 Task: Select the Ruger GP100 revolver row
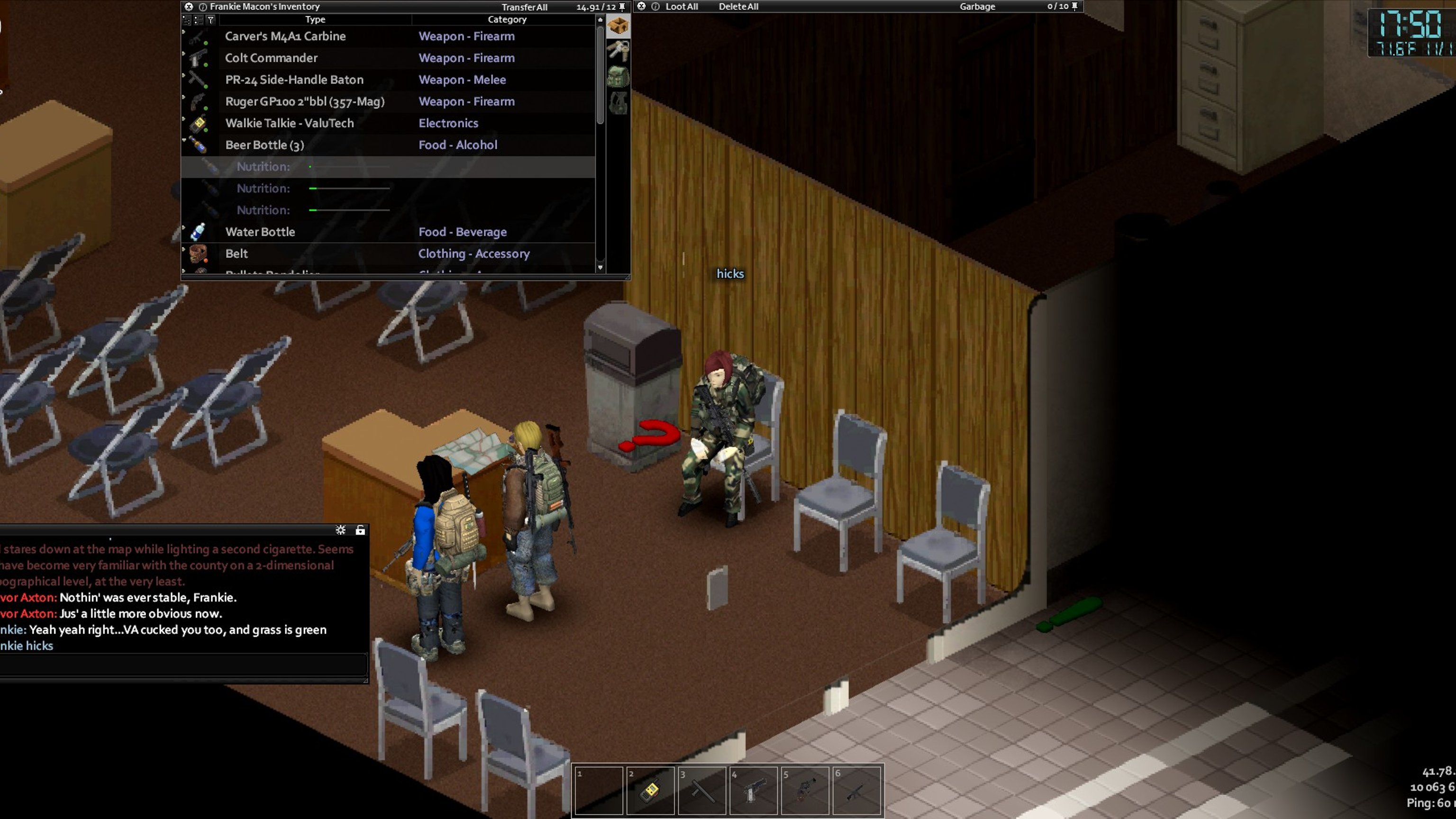[x=304, y=102]
